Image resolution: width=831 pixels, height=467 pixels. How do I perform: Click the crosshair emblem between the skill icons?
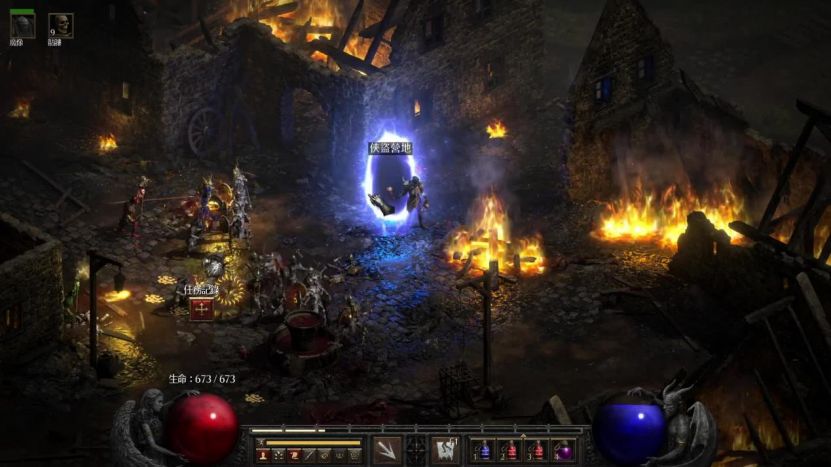(x=416, y=450)
